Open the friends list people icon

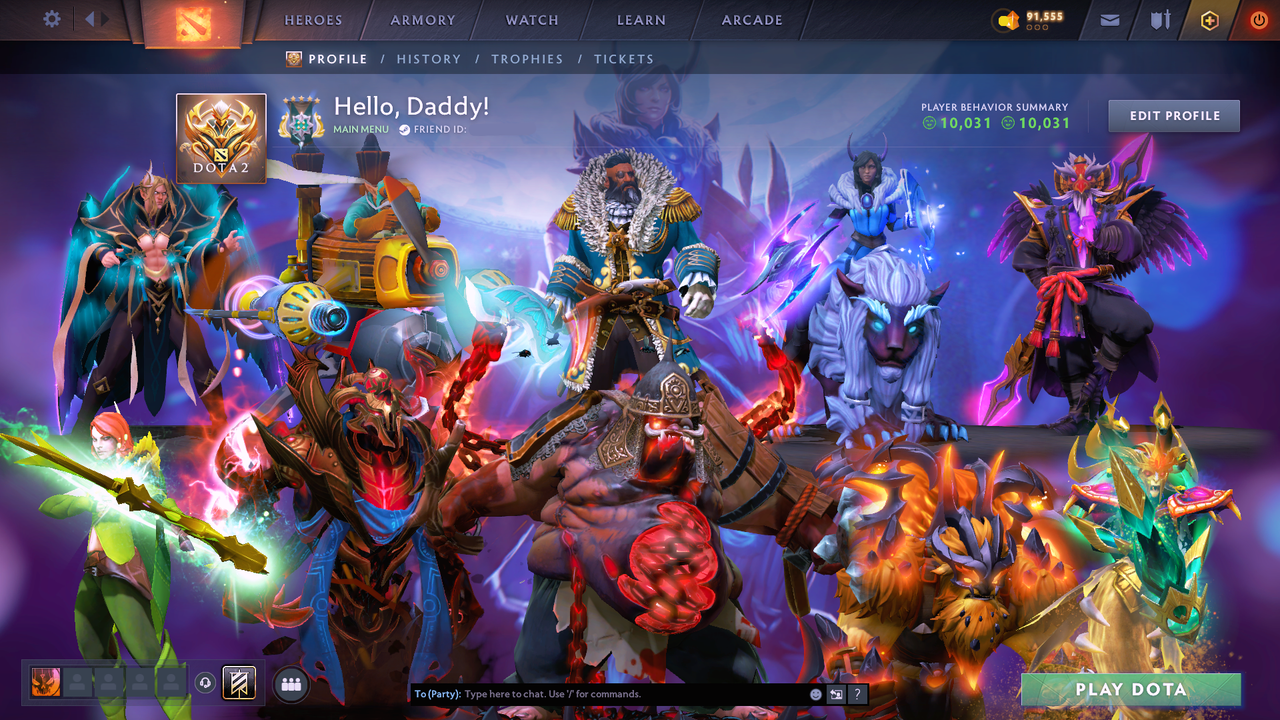click(x=289, y=683)
